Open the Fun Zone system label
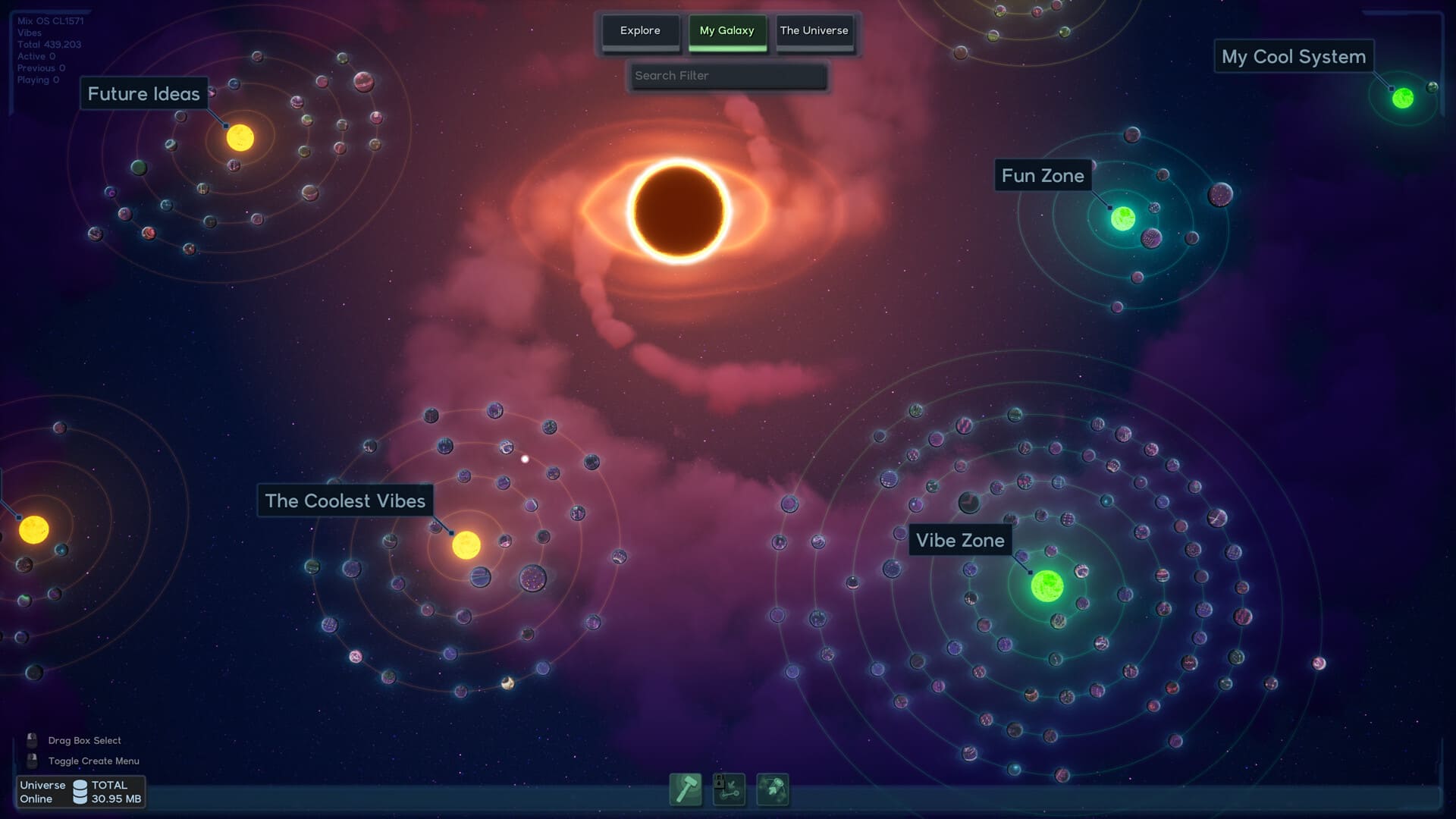Image resolution: width=1456 pixels, height=819 pixels. 1043,176
